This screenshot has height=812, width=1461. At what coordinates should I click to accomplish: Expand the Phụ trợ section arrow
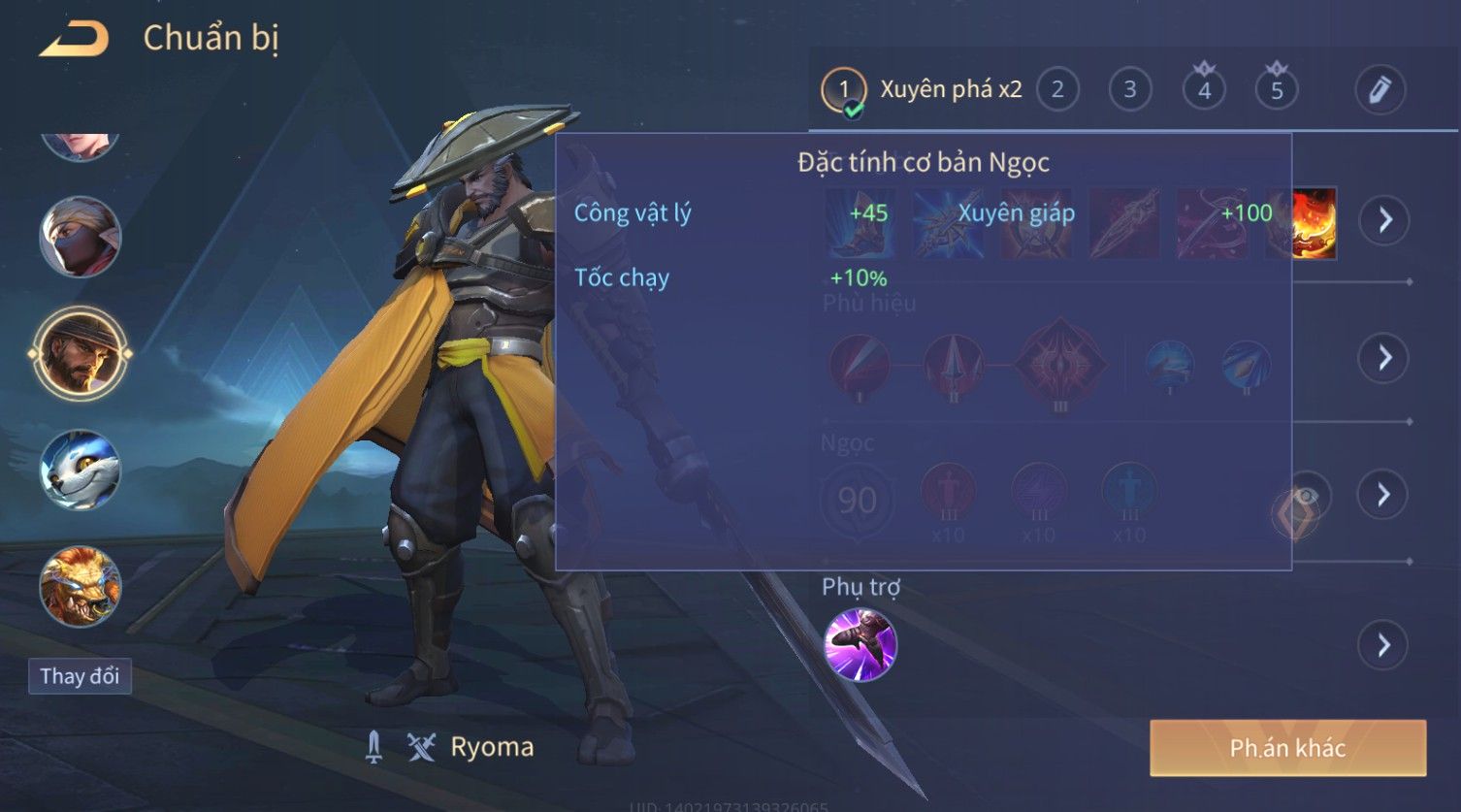[1384, 645]
